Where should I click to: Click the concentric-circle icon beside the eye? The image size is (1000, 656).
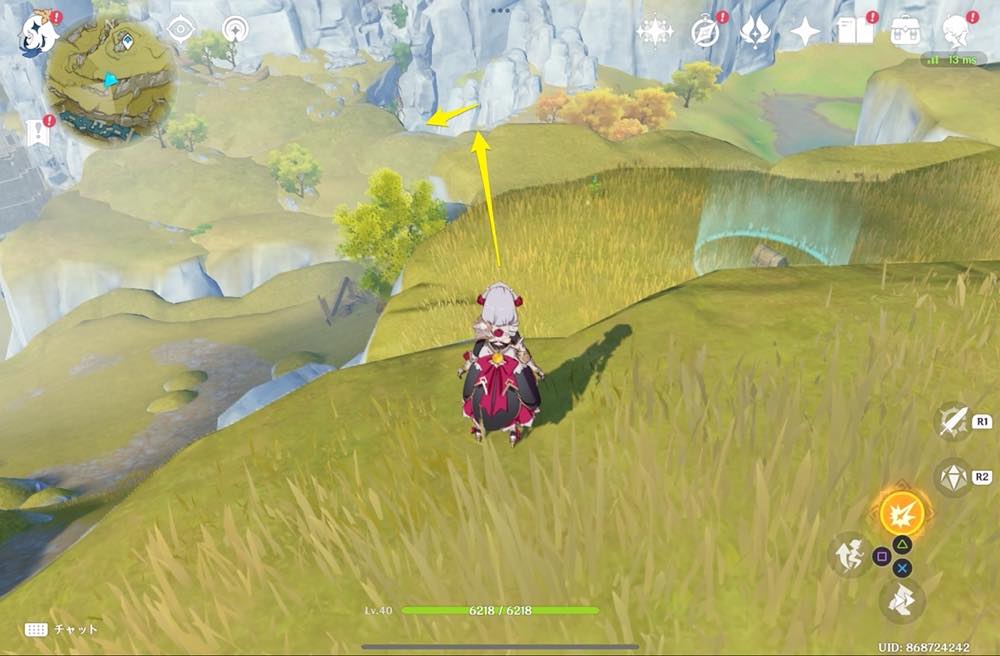(236, 29)
